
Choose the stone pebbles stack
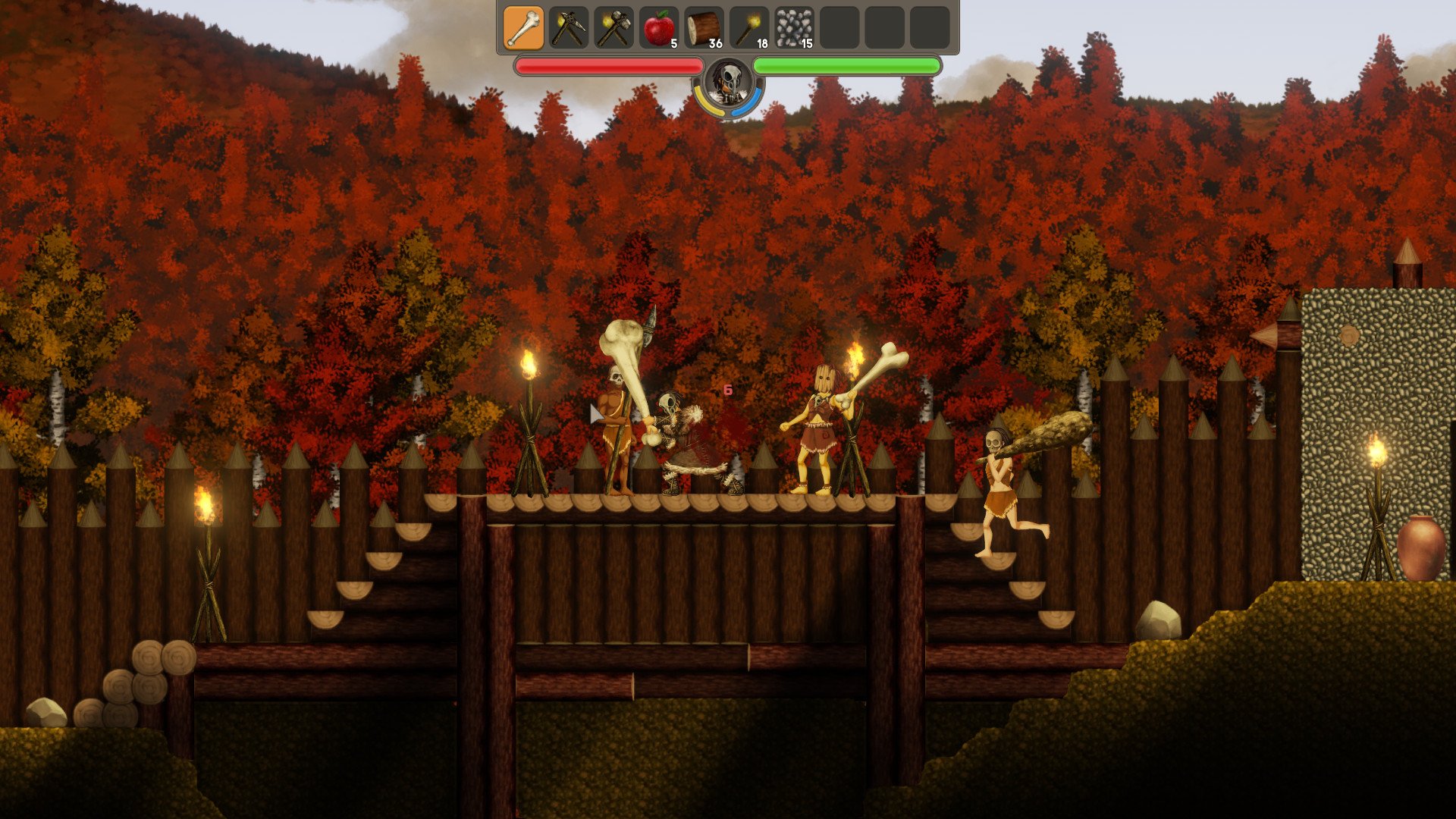(x=794, y=28)
